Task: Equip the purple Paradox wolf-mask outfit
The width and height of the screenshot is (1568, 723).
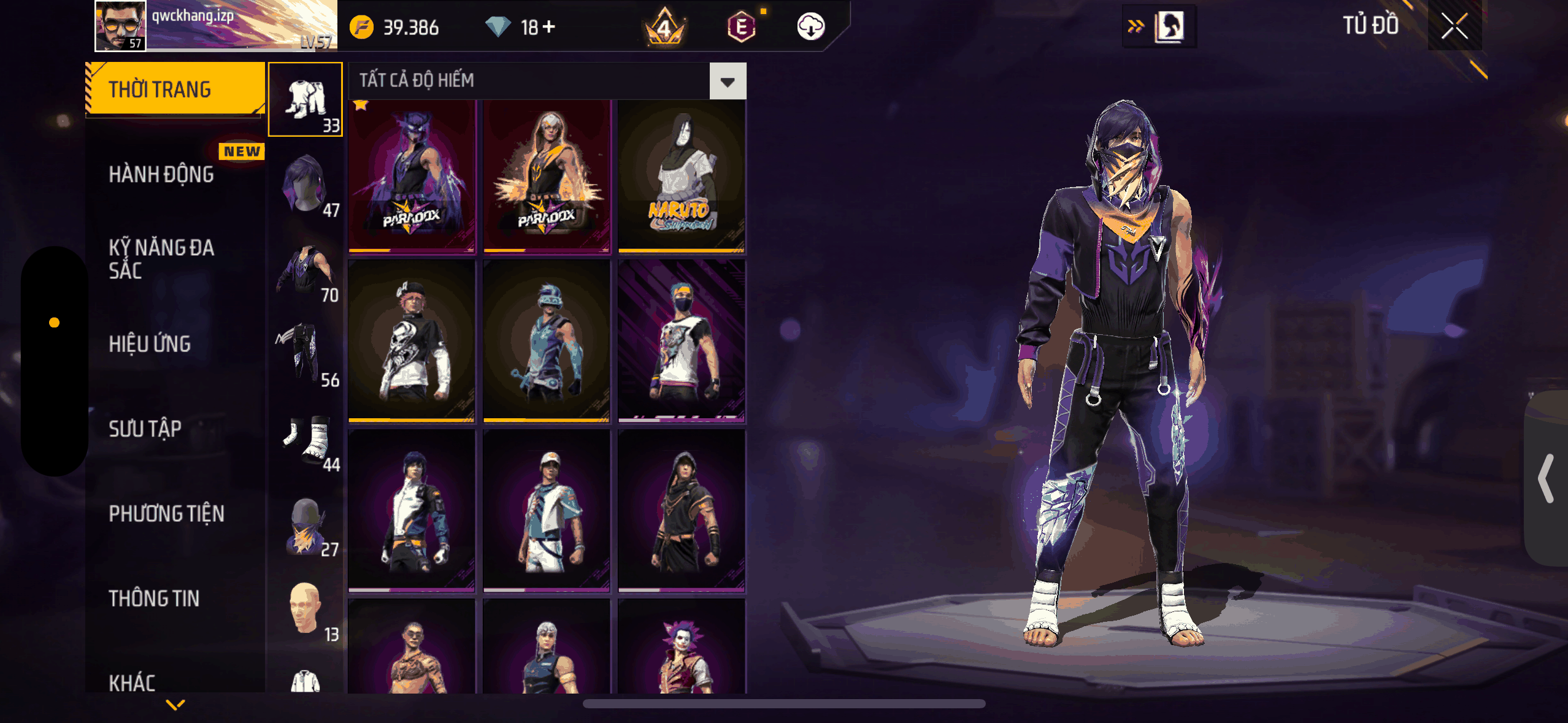Action: 412,177
